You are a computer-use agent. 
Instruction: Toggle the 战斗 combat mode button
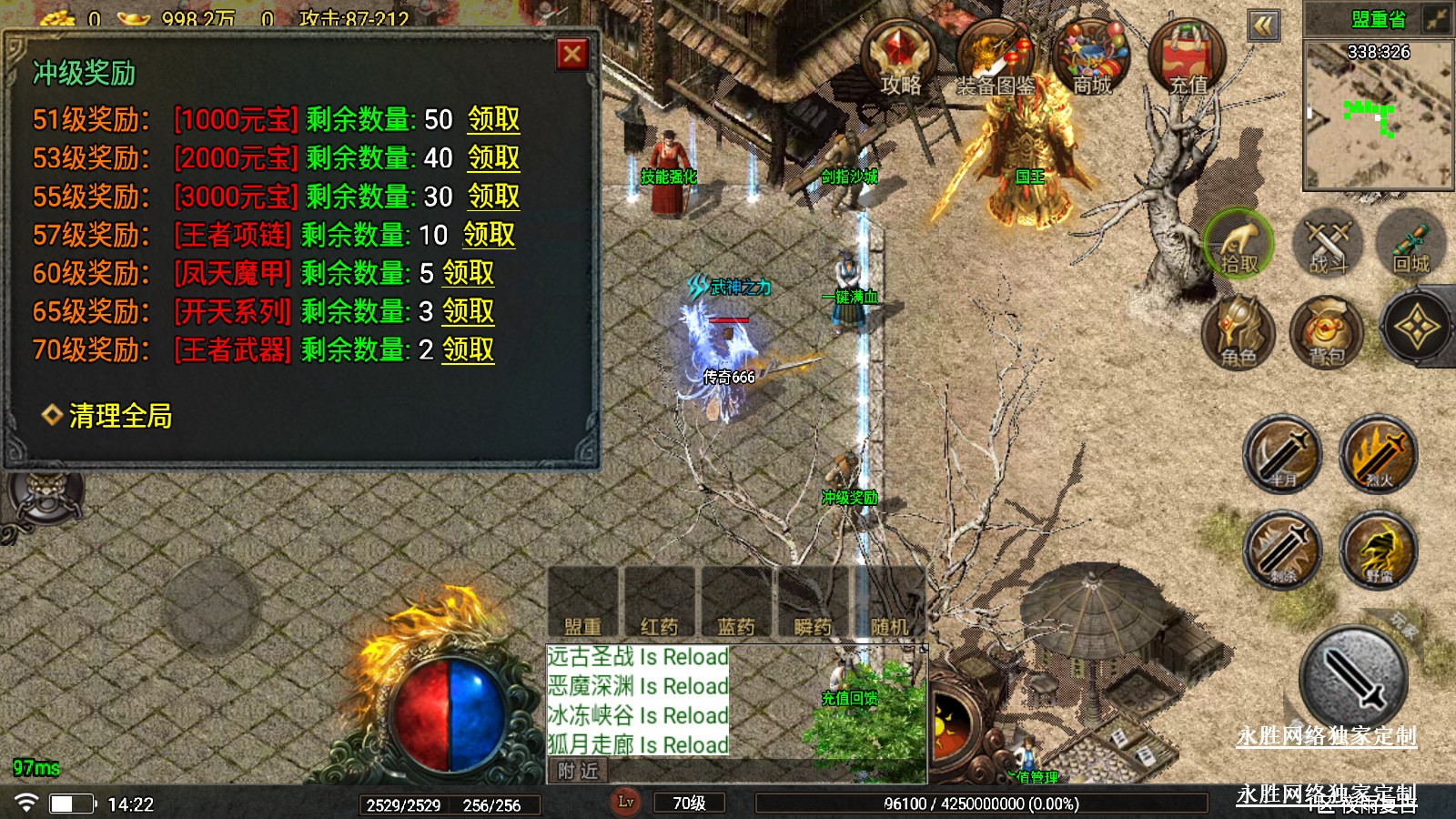pyautogui.click(x=1327, y=244)
